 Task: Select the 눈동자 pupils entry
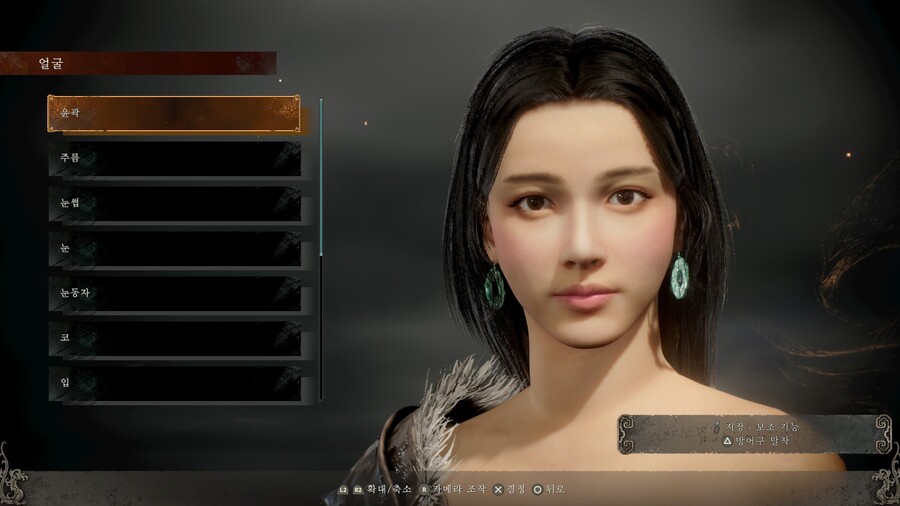click(x=174, y=294)
